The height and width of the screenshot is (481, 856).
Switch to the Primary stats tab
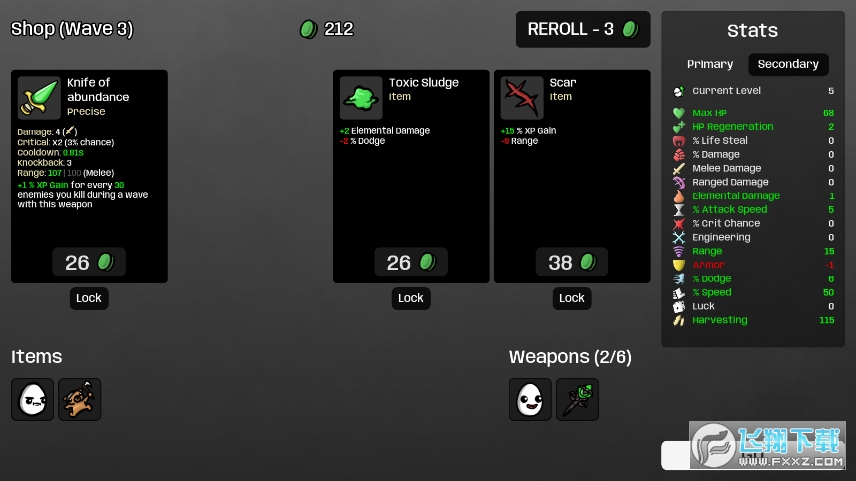tap(710, 64)
